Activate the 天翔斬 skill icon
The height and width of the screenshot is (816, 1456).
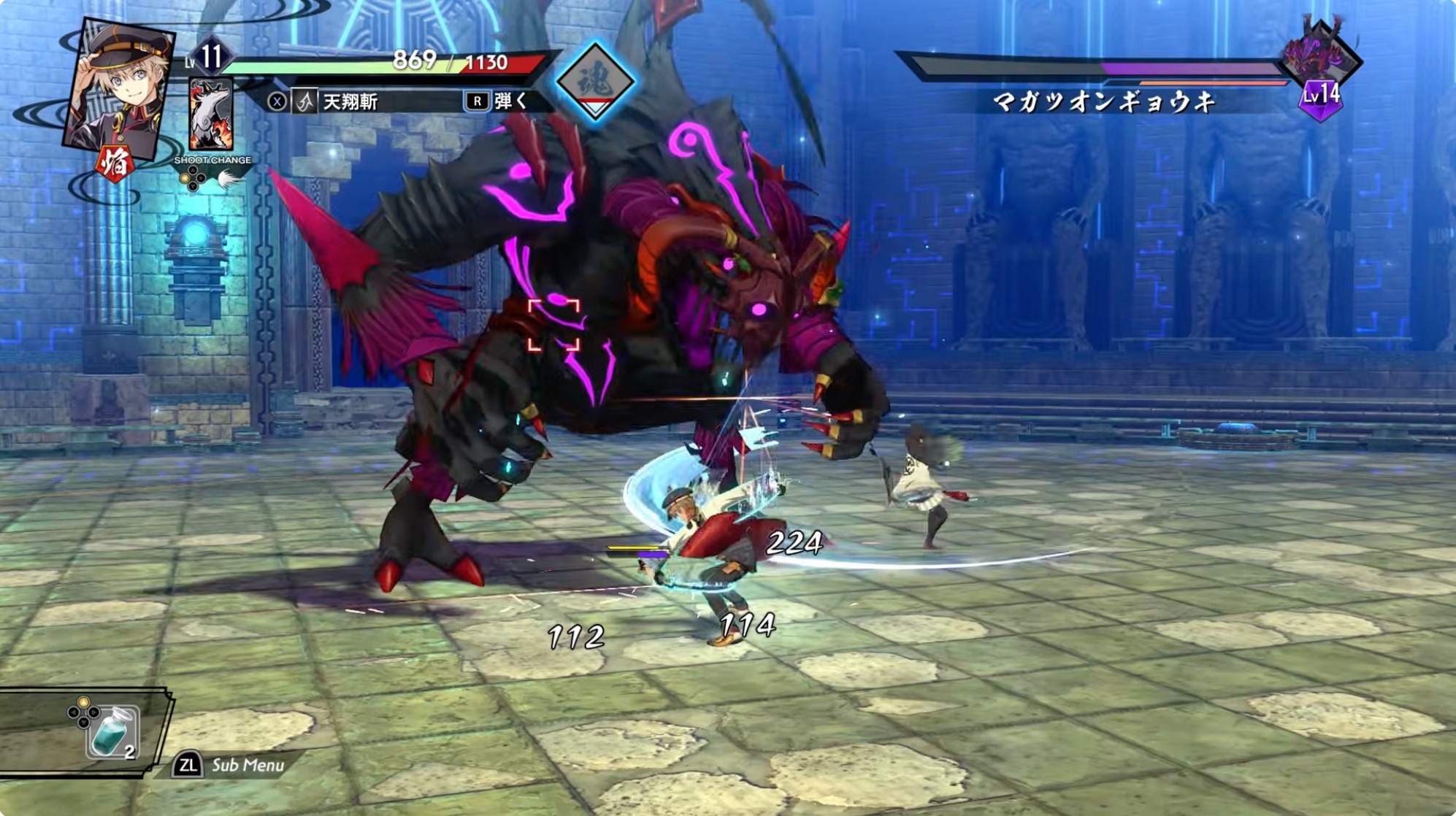pyautogui.click(x=304, y=101)
